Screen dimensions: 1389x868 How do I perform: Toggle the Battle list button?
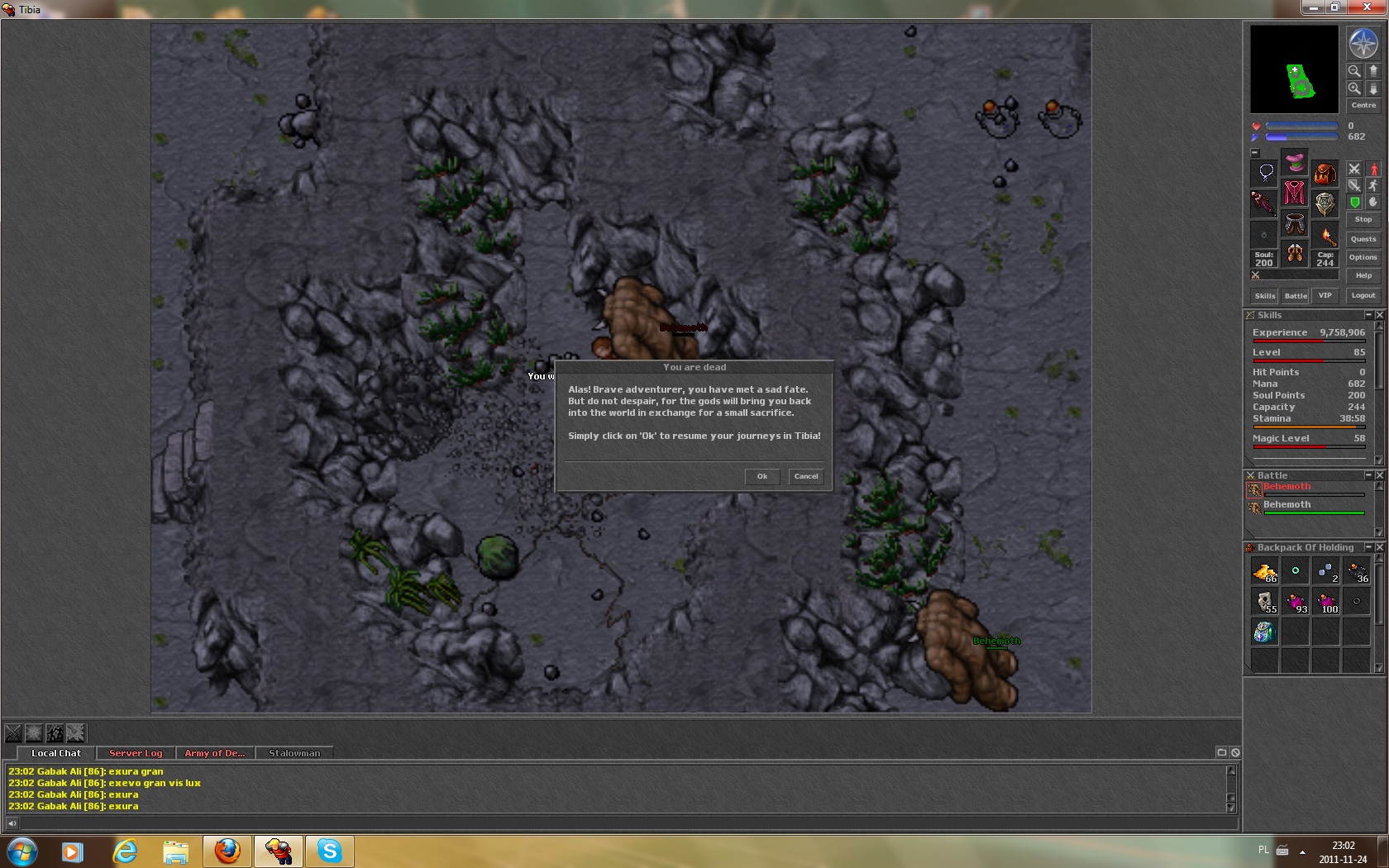(1296, 295)
